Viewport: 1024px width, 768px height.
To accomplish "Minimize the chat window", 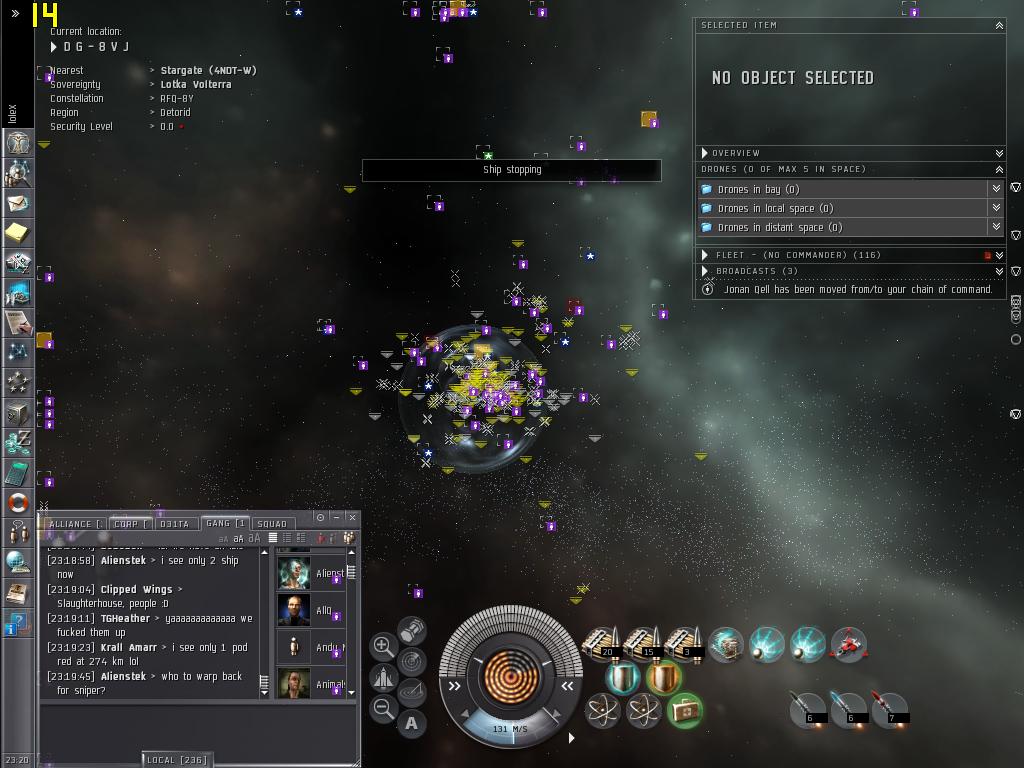I will click(336, 517).
